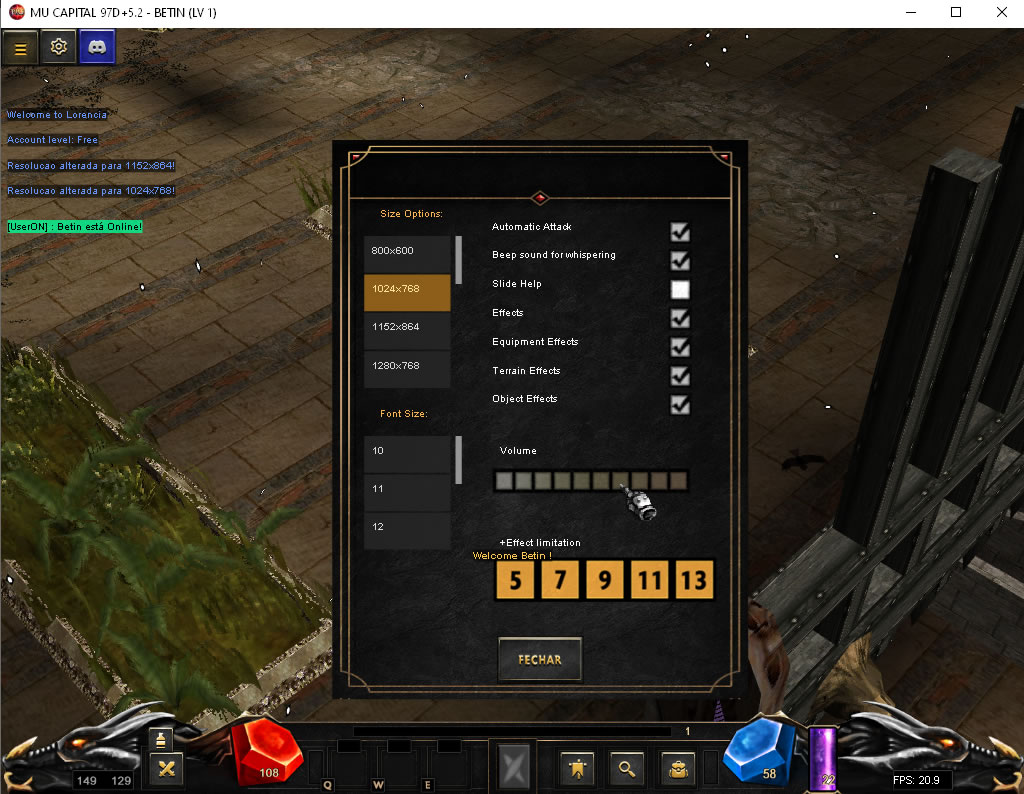Choose font size 12
Screen dimensions: 1024x794
pyautogui.click(x=407, y=528)
